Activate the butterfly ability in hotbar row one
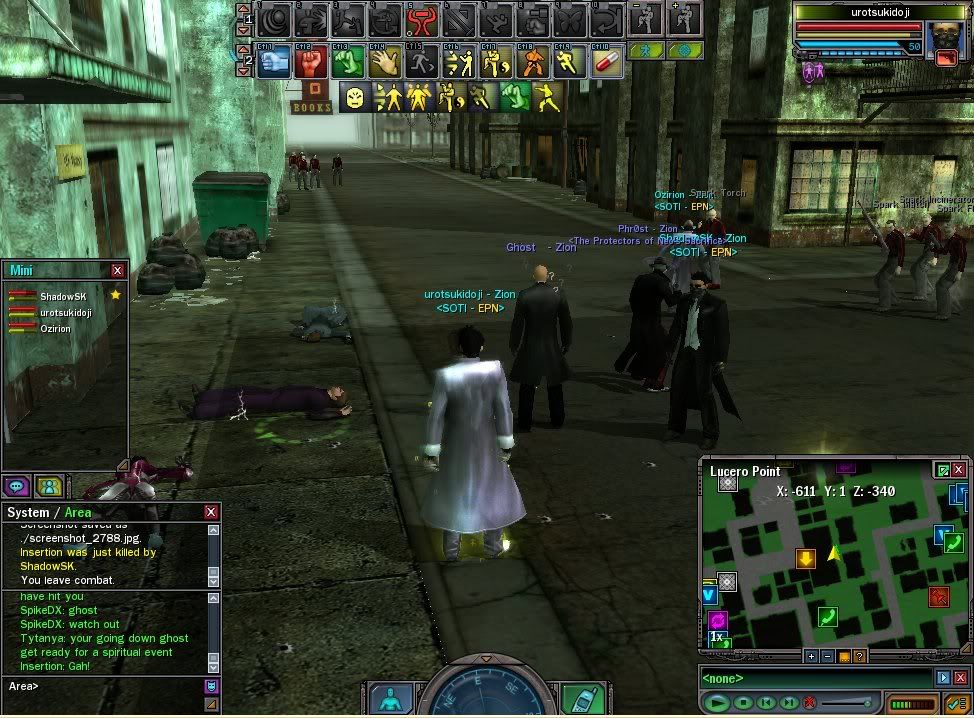The height and width of the screenshot is (718, 974). pos(568,19)
